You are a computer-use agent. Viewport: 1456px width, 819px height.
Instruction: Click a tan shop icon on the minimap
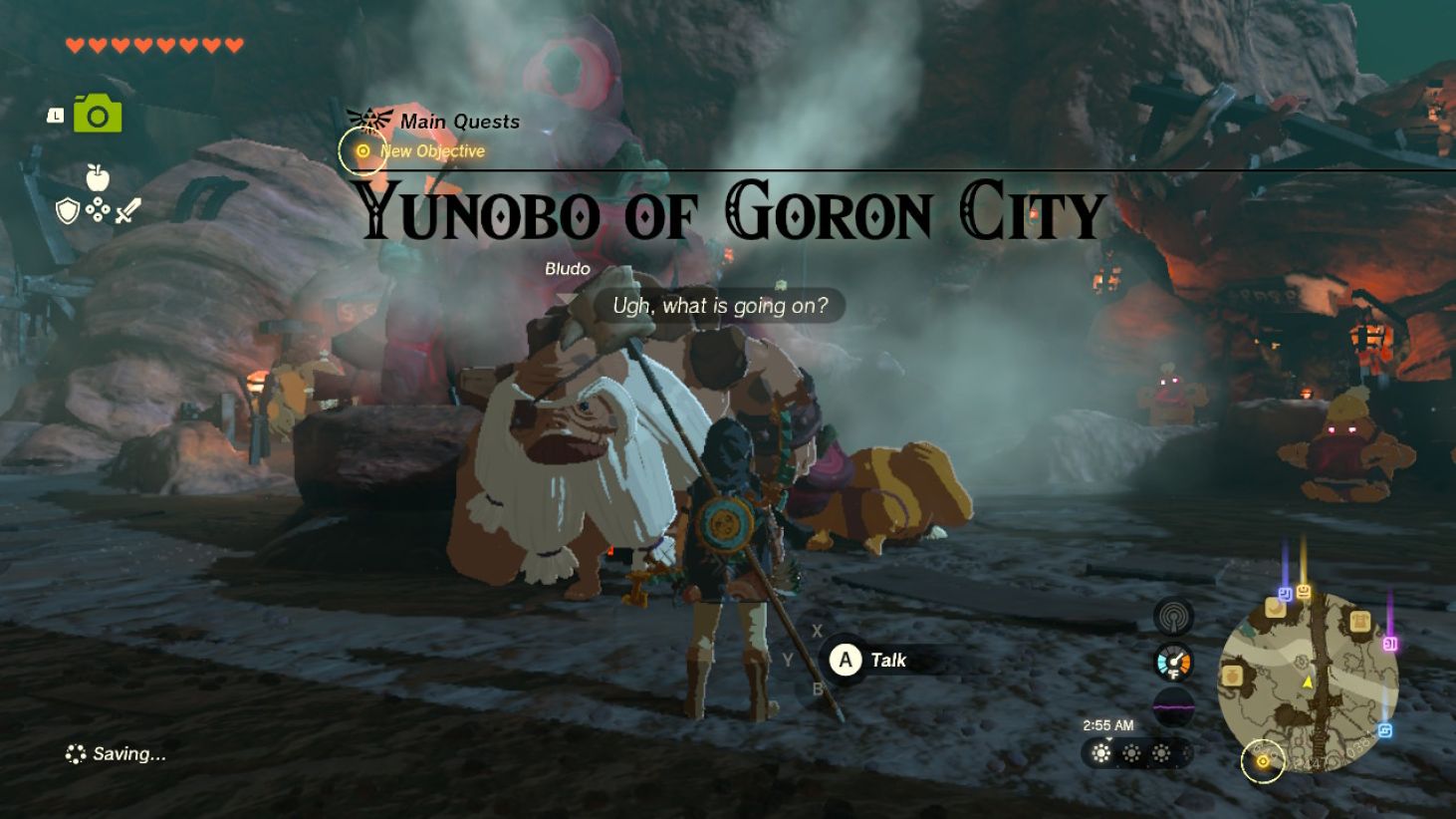[1276, 609]
